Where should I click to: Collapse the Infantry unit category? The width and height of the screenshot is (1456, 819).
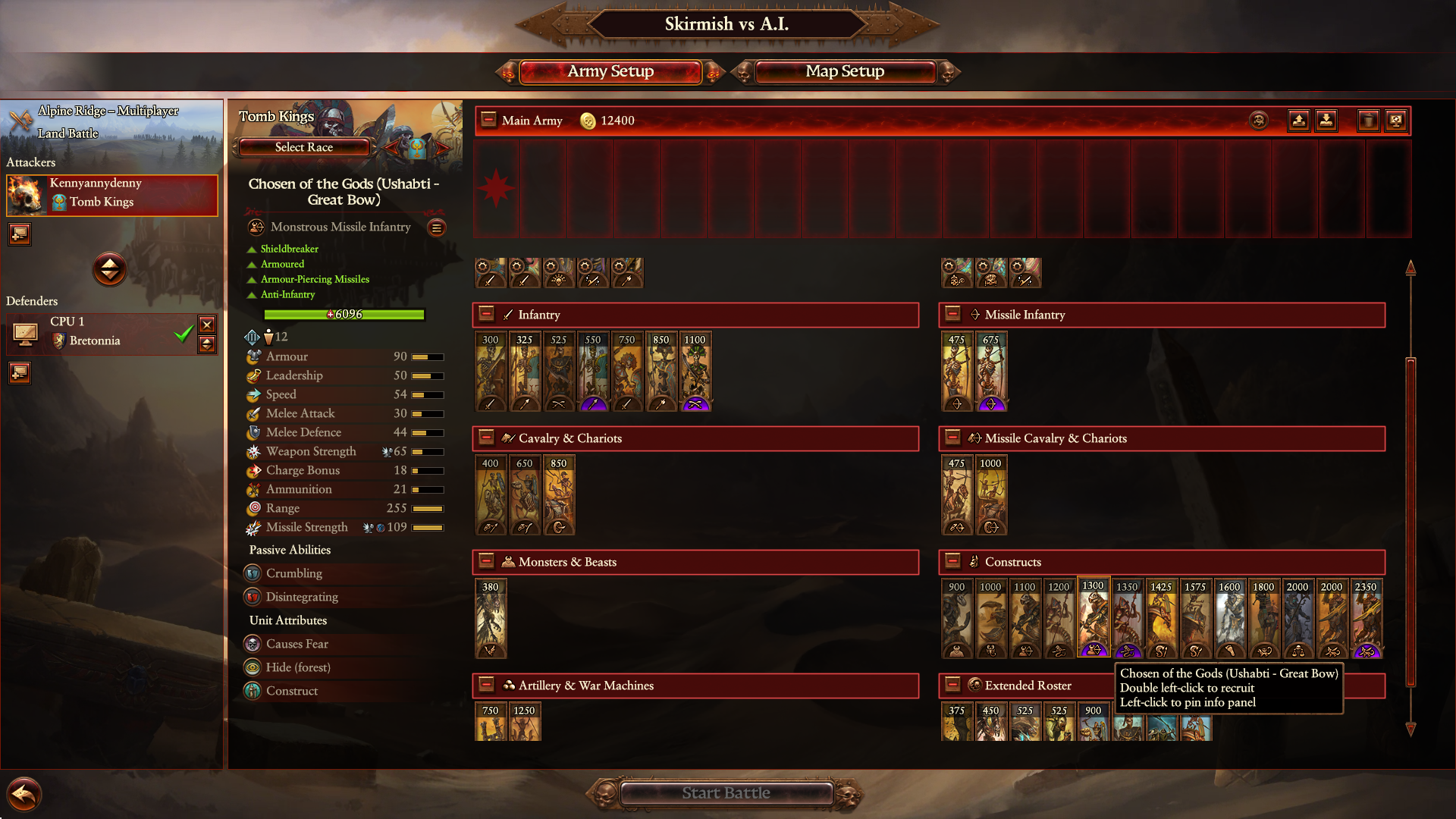(486, 314)
